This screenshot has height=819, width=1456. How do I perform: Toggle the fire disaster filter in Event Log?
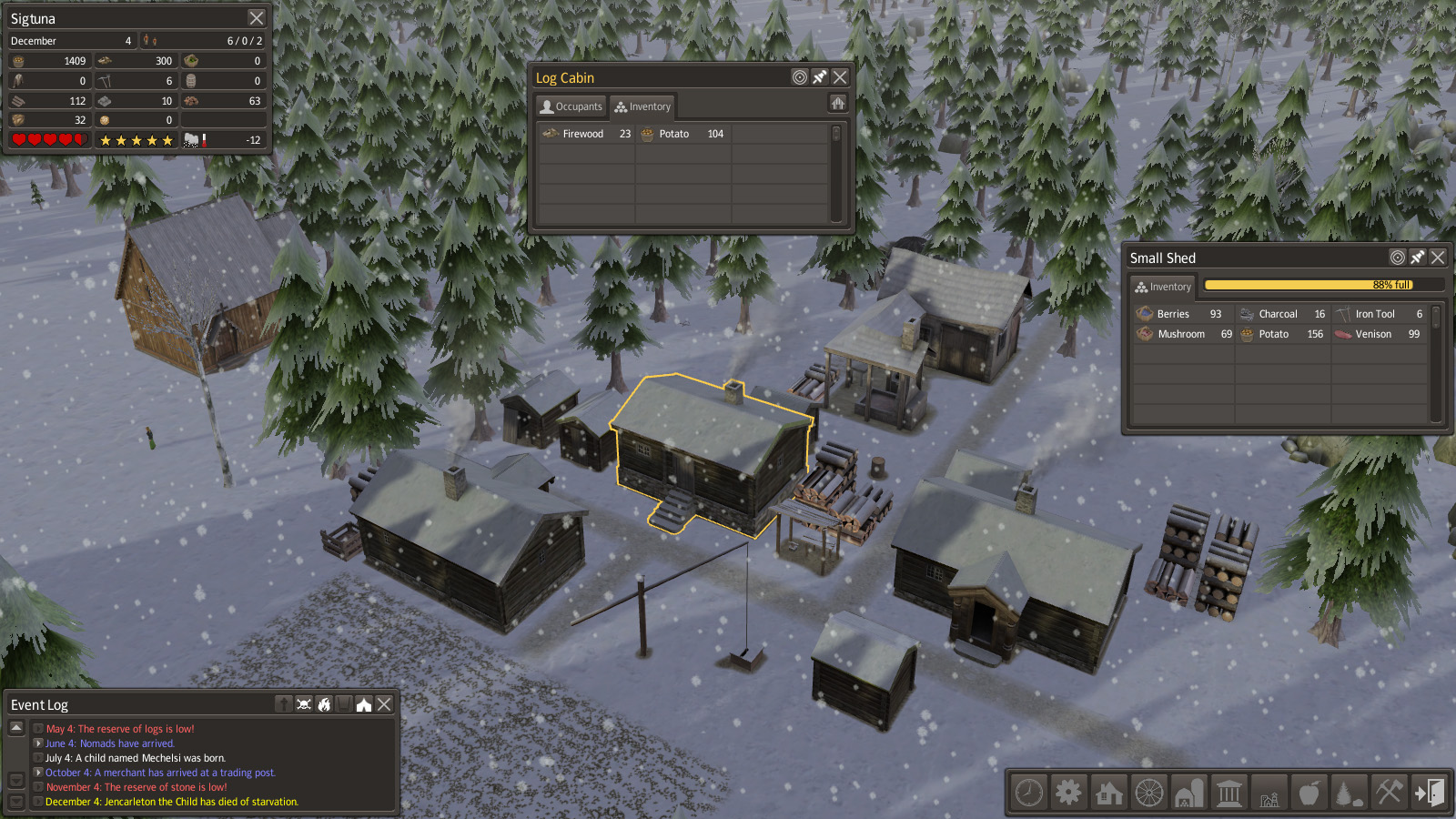tap(324, 704)
